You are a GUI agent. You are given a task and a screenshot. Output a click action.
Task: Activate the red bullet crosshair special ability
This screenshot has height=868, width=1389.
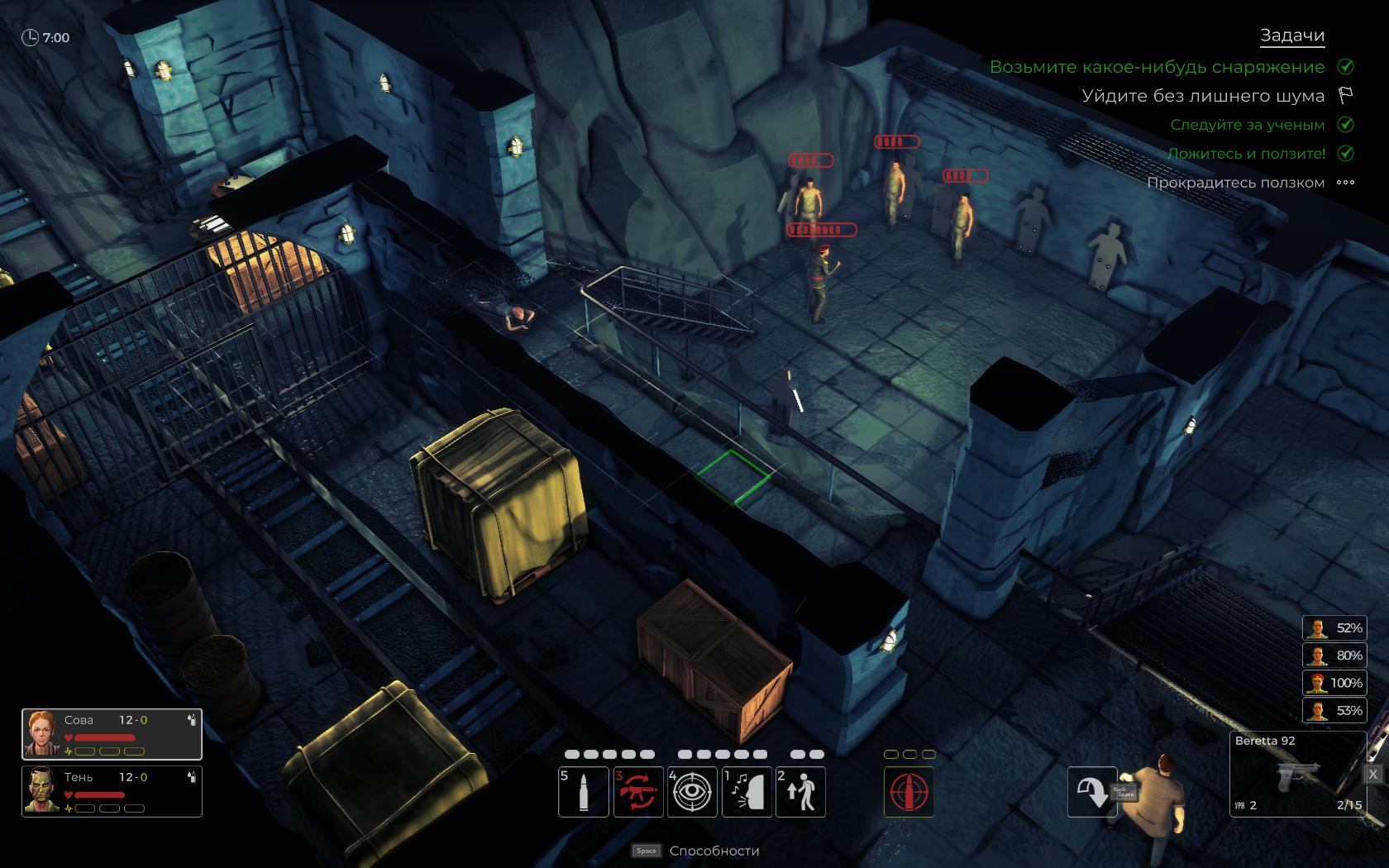pyautogui.click(x=909, y=791)
